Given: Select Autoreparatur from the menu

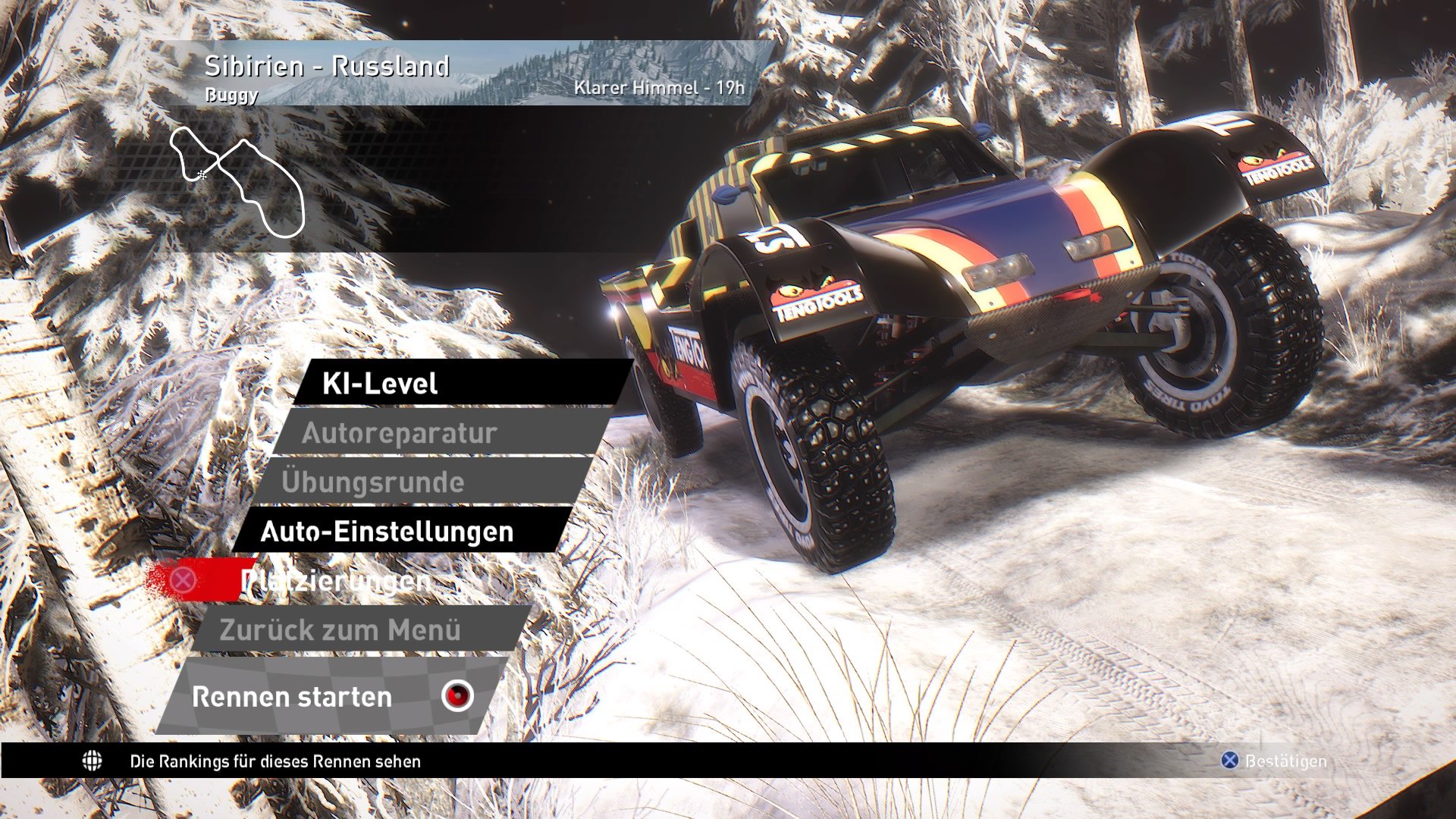Looking at the screenshot, I should 400,433.
